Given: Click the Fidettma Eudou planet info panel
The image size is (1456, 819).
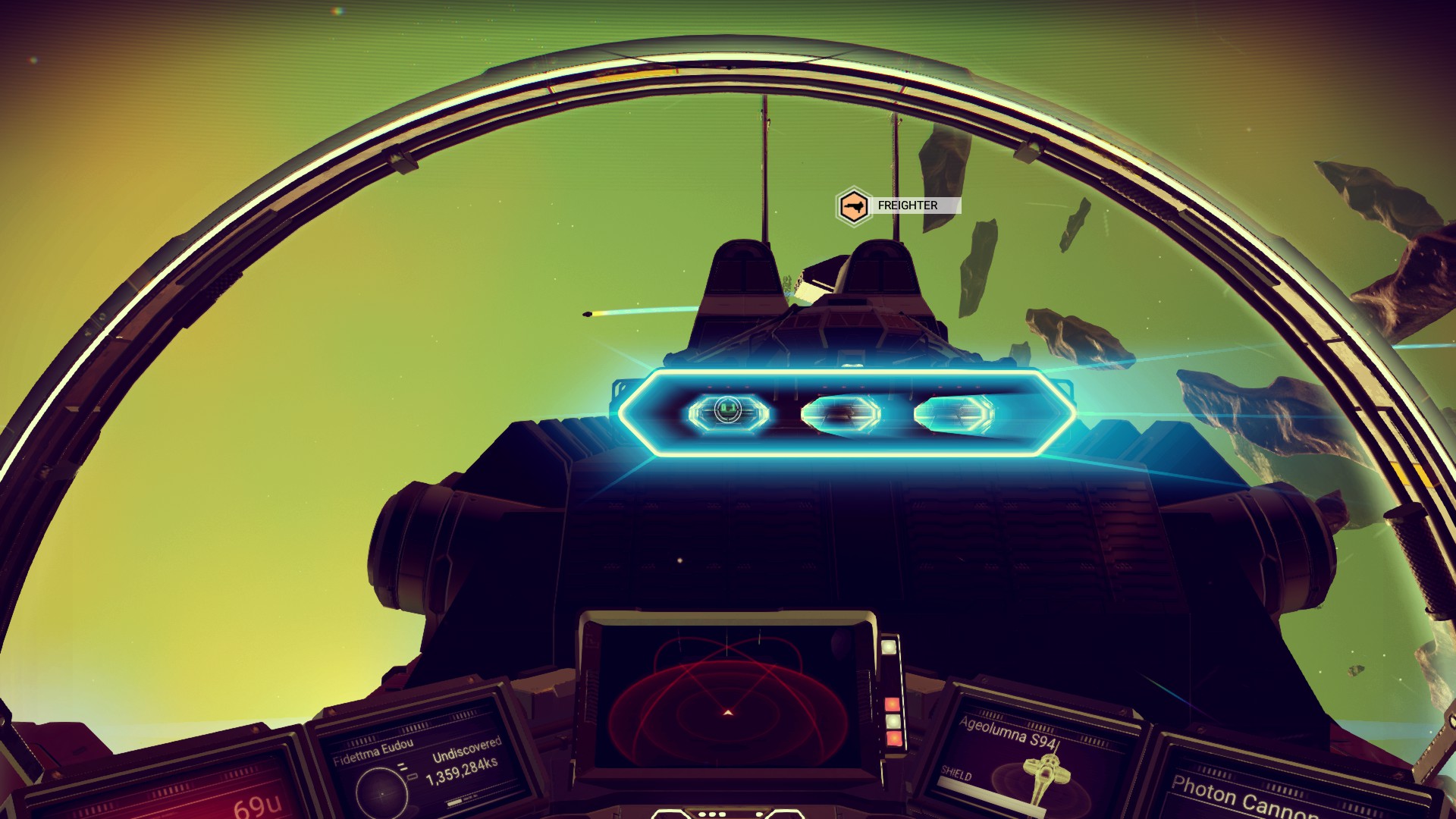Looking at the screenshot, I should coord(417,766).
